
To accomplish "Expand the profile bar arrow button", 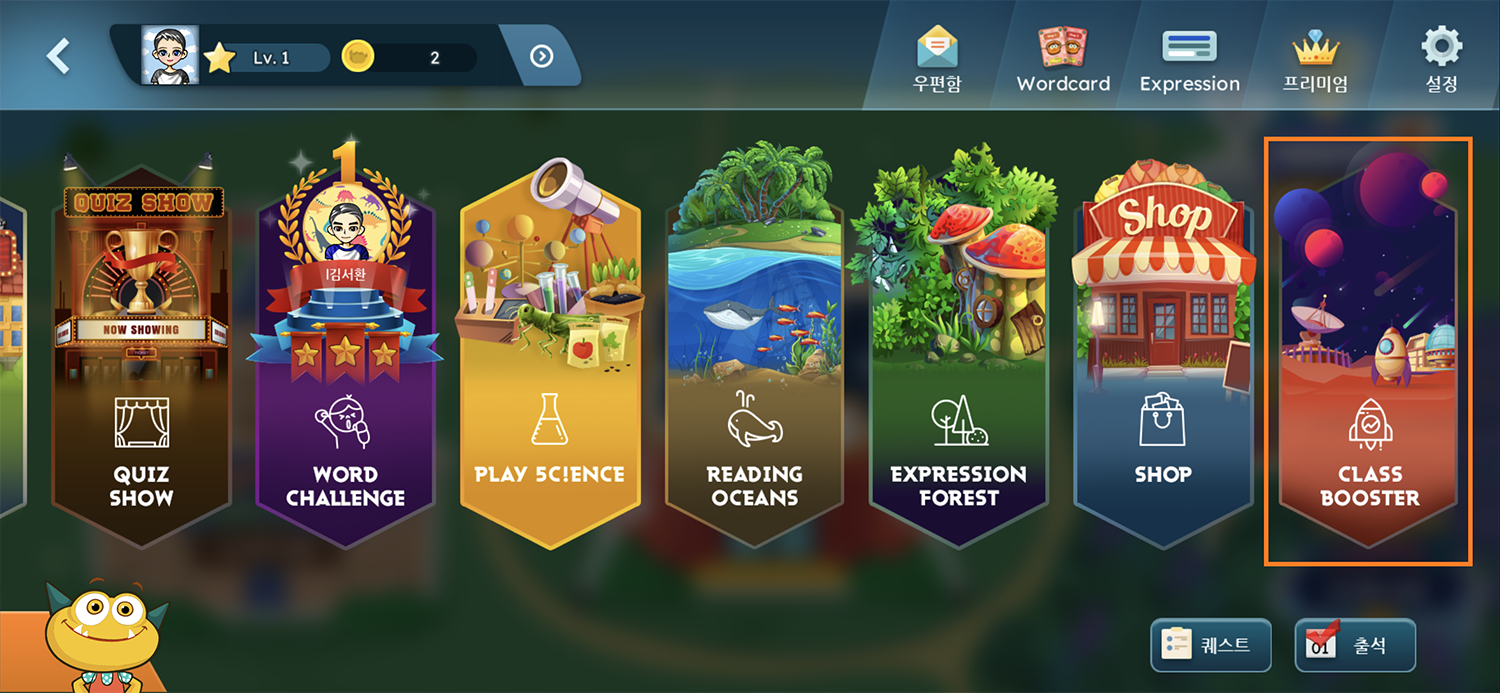I will (541, 57).
